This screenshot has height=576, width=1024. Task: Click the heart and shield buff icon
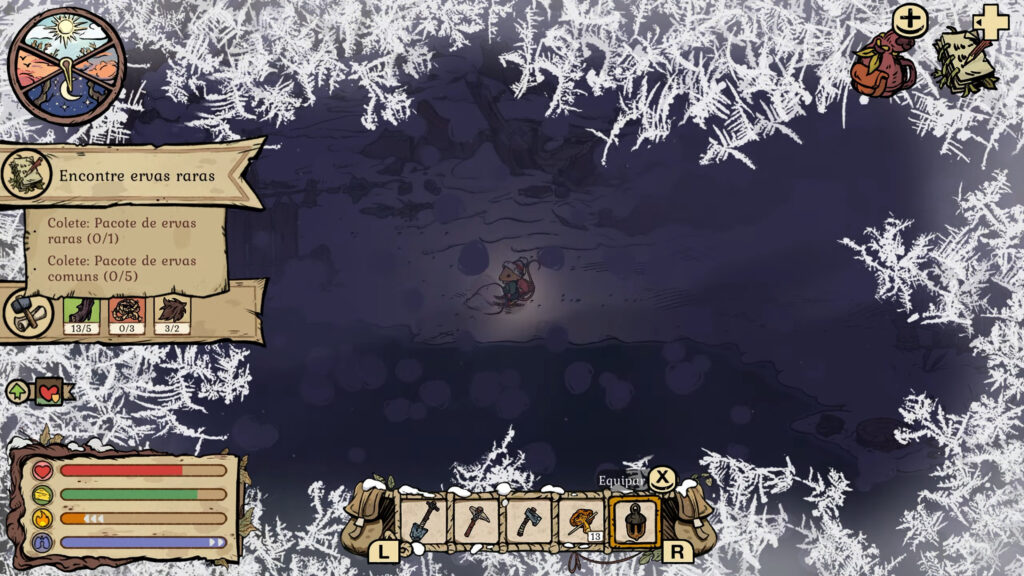pos(46,391)
